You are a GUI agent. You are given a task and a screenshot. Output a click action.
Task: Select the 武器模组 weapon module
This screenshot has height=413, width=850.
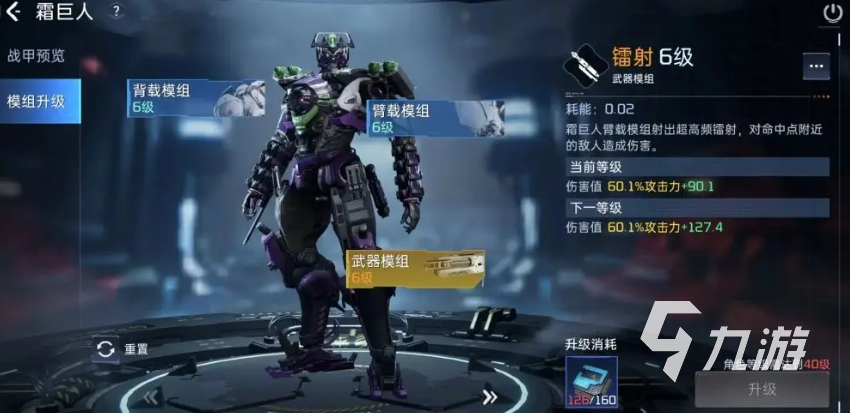414,267
